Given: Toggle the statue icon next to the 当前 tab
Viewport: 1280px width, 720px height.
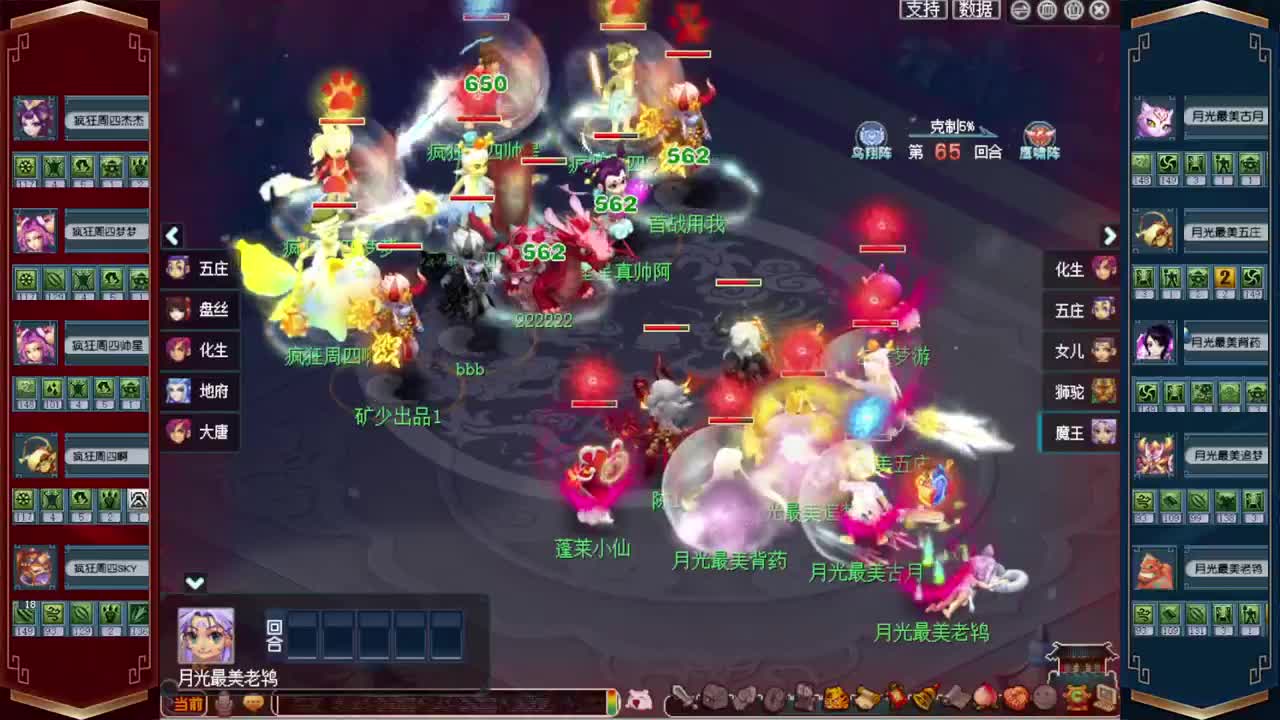Looking at the screenshot, I should coord(224,702).
